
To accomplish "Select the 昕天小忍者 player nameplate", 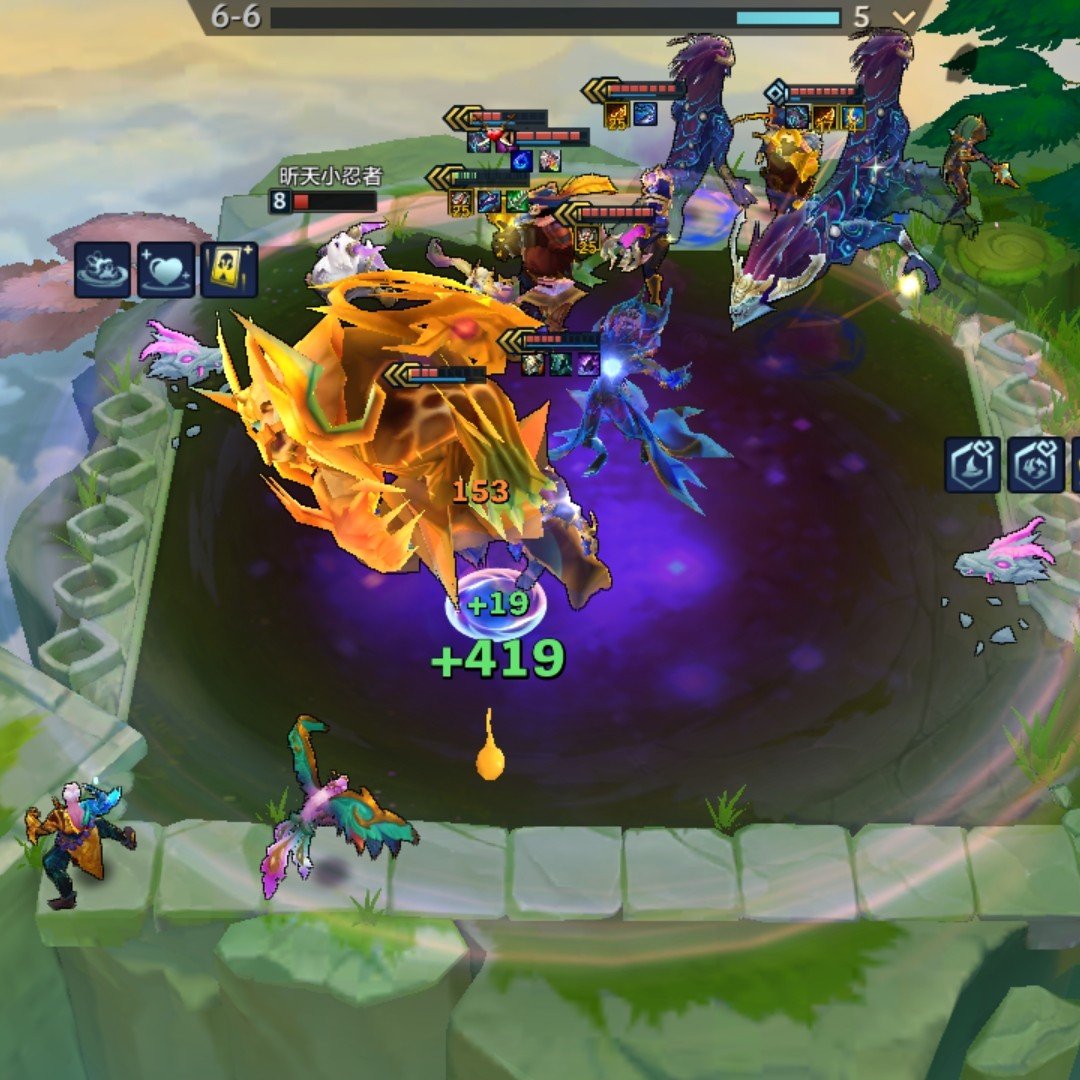I will pyautogui.click(x=330, y=177).
